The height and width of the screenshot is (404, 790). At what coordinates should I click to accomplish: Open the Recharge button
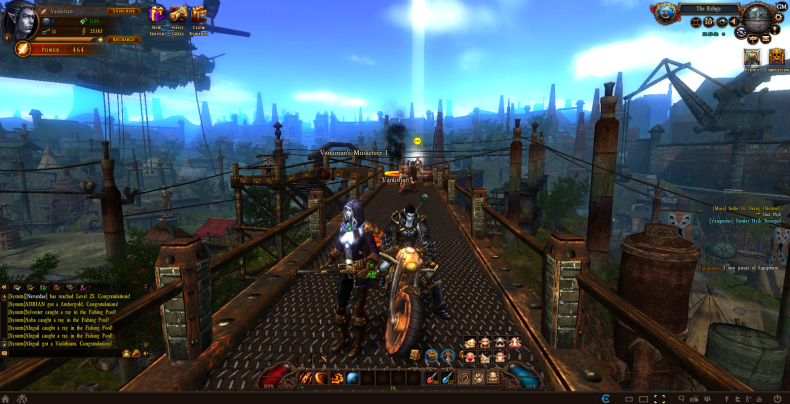click(123, 39)
